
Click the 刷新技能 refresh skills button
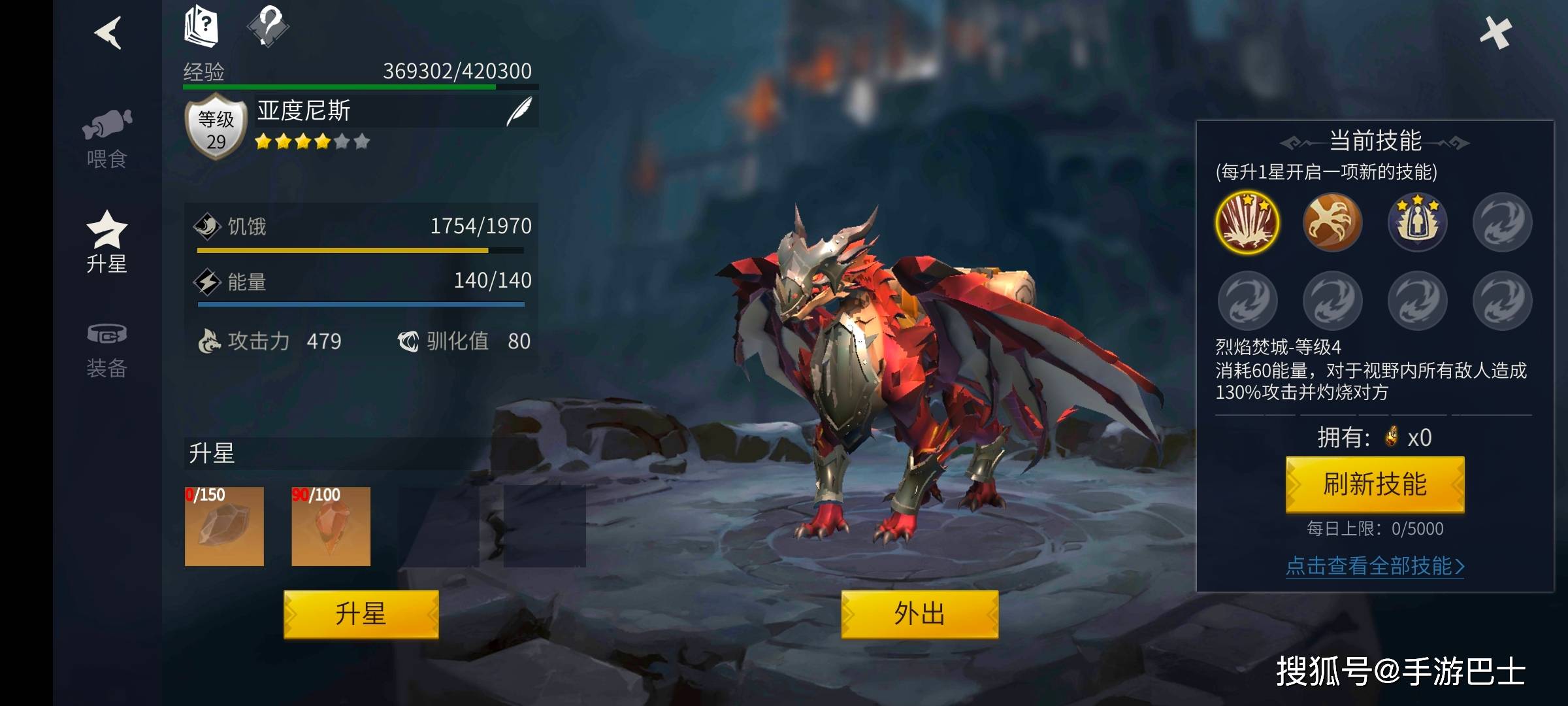coord(1375,484)
